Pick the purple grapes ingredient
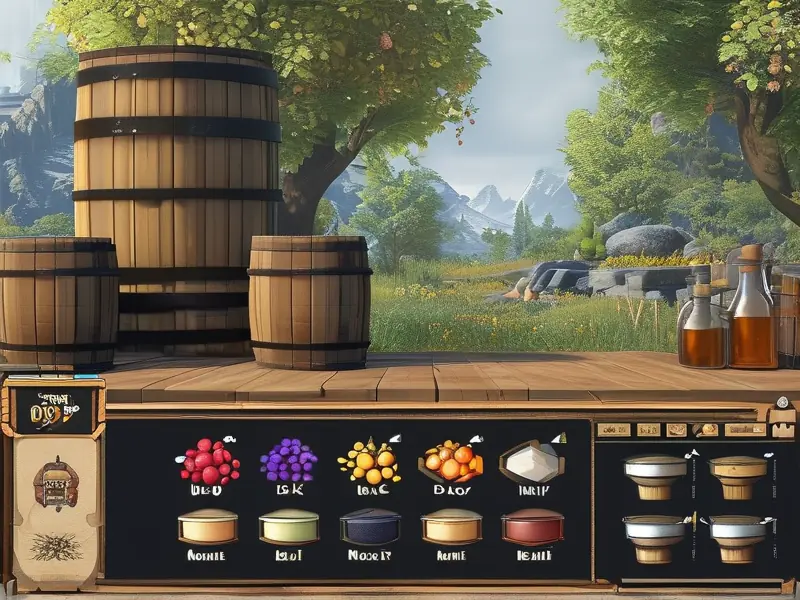This screenshot has height=600, width=800. 288,461
